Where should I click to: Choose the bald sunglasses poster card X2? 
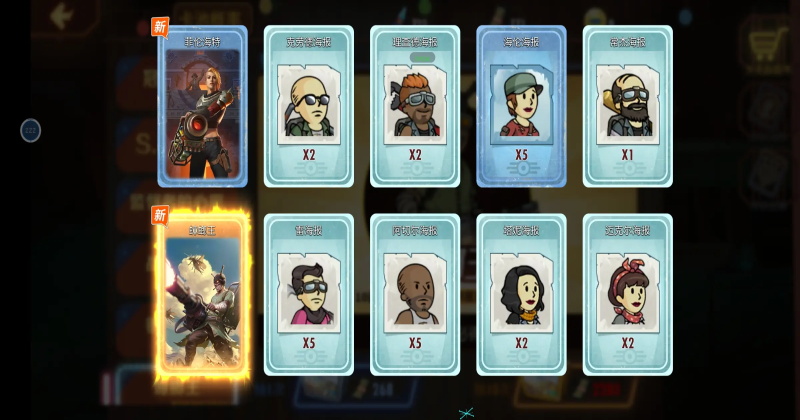coord(308,107)
